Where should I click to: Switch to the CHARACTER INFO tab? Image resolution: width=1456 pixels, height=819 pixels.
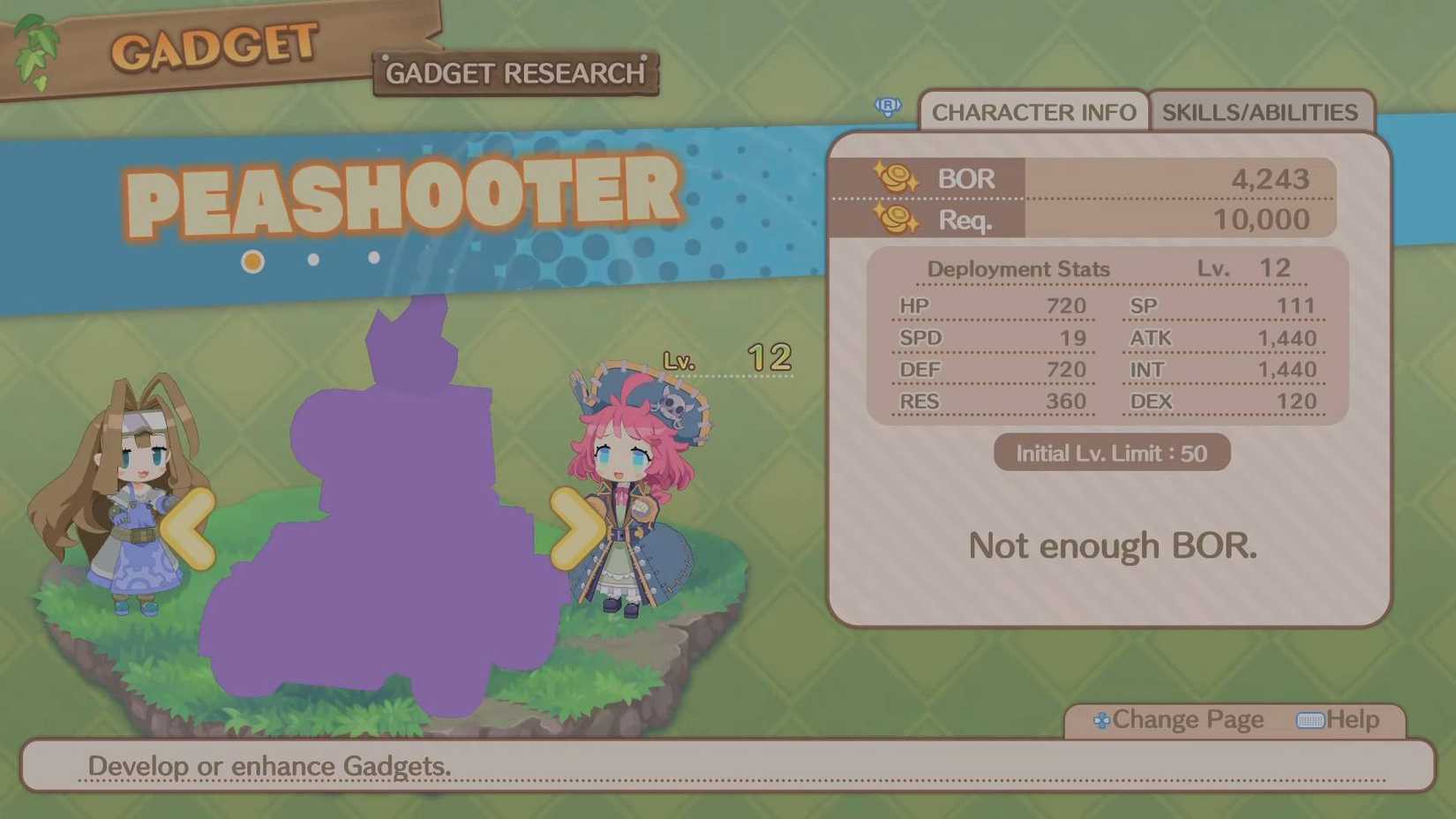pyautogui.click(x=1034, y=112)
